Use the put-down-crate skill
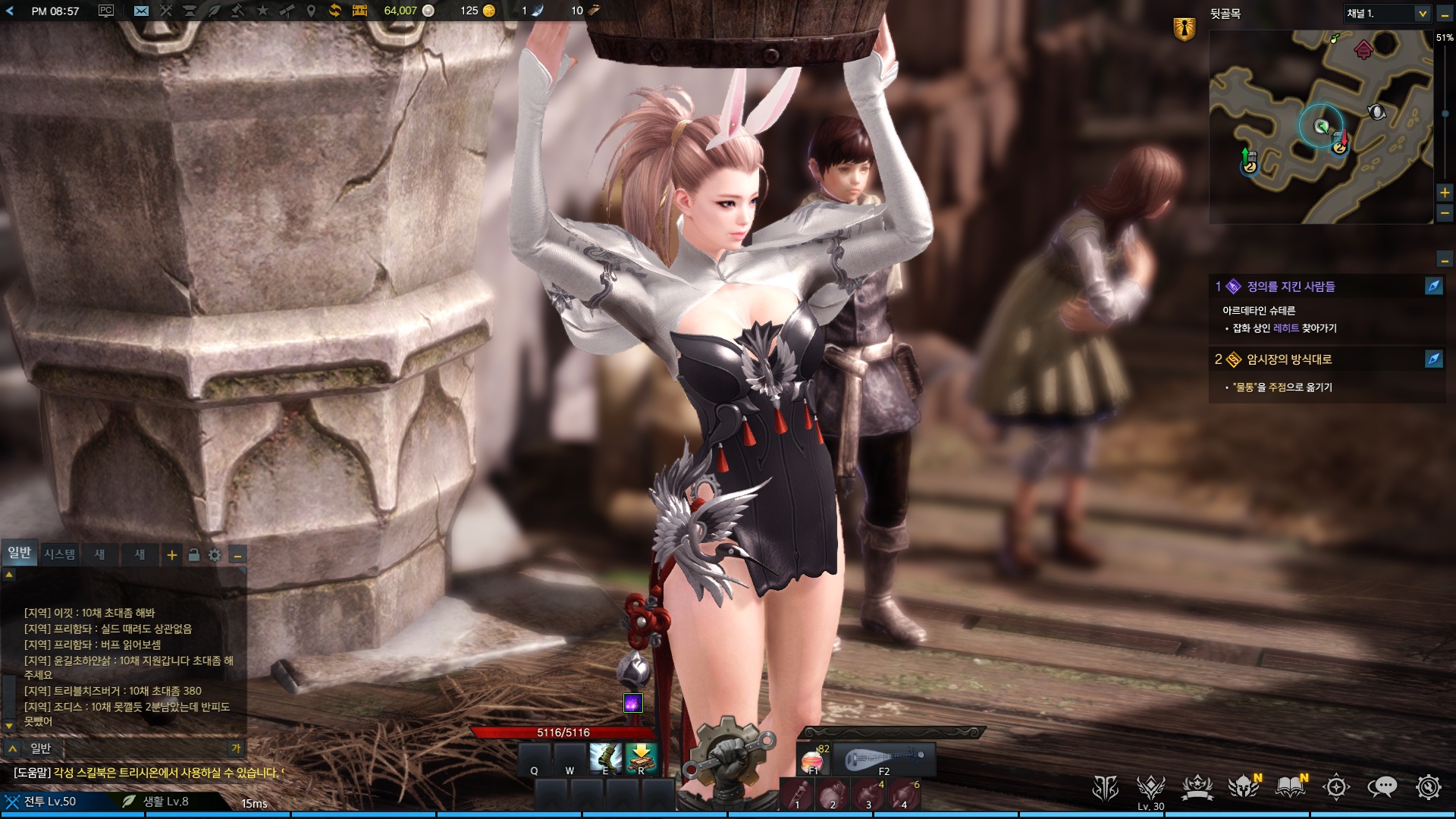 [x=642, y=757]
